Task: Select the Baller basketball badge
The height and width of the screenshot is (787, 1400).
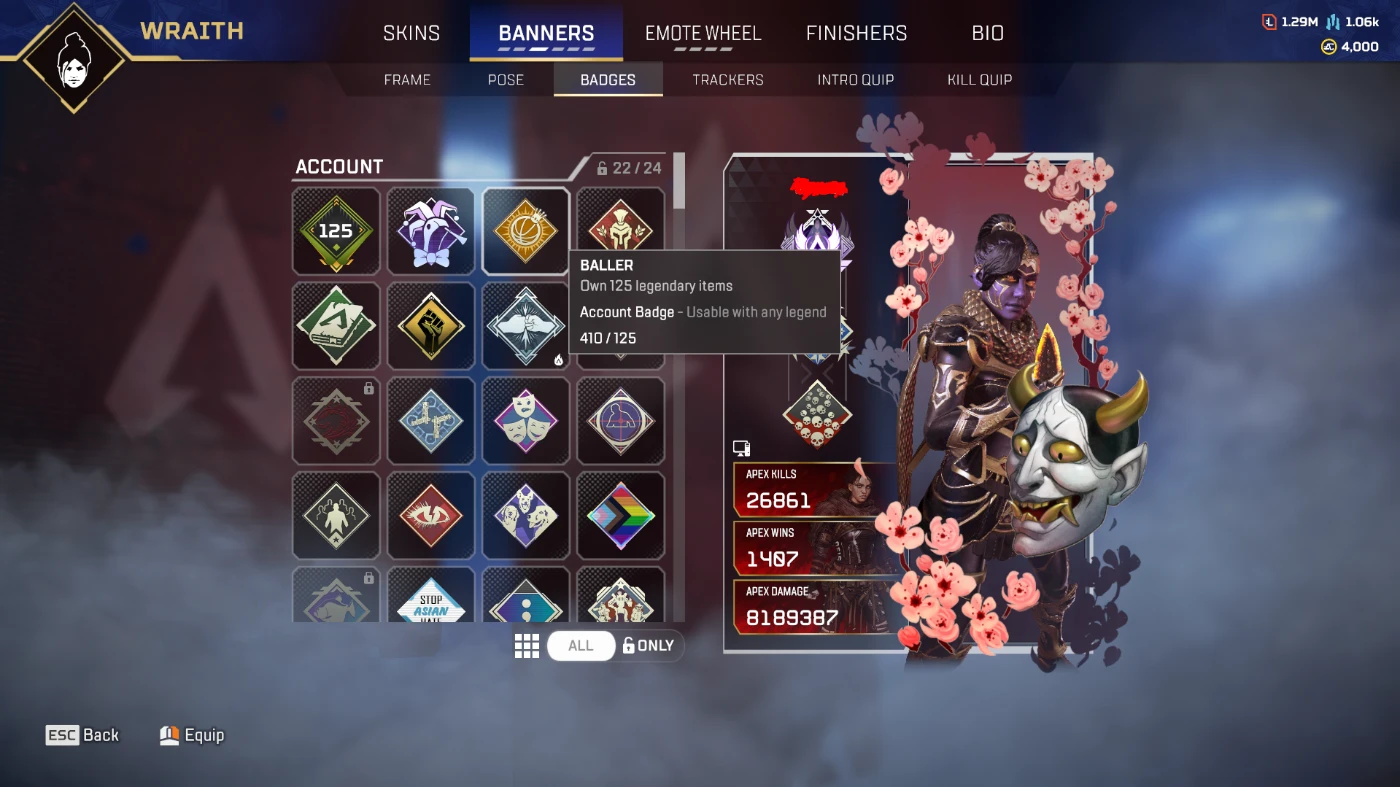Action: pos(525,231)
